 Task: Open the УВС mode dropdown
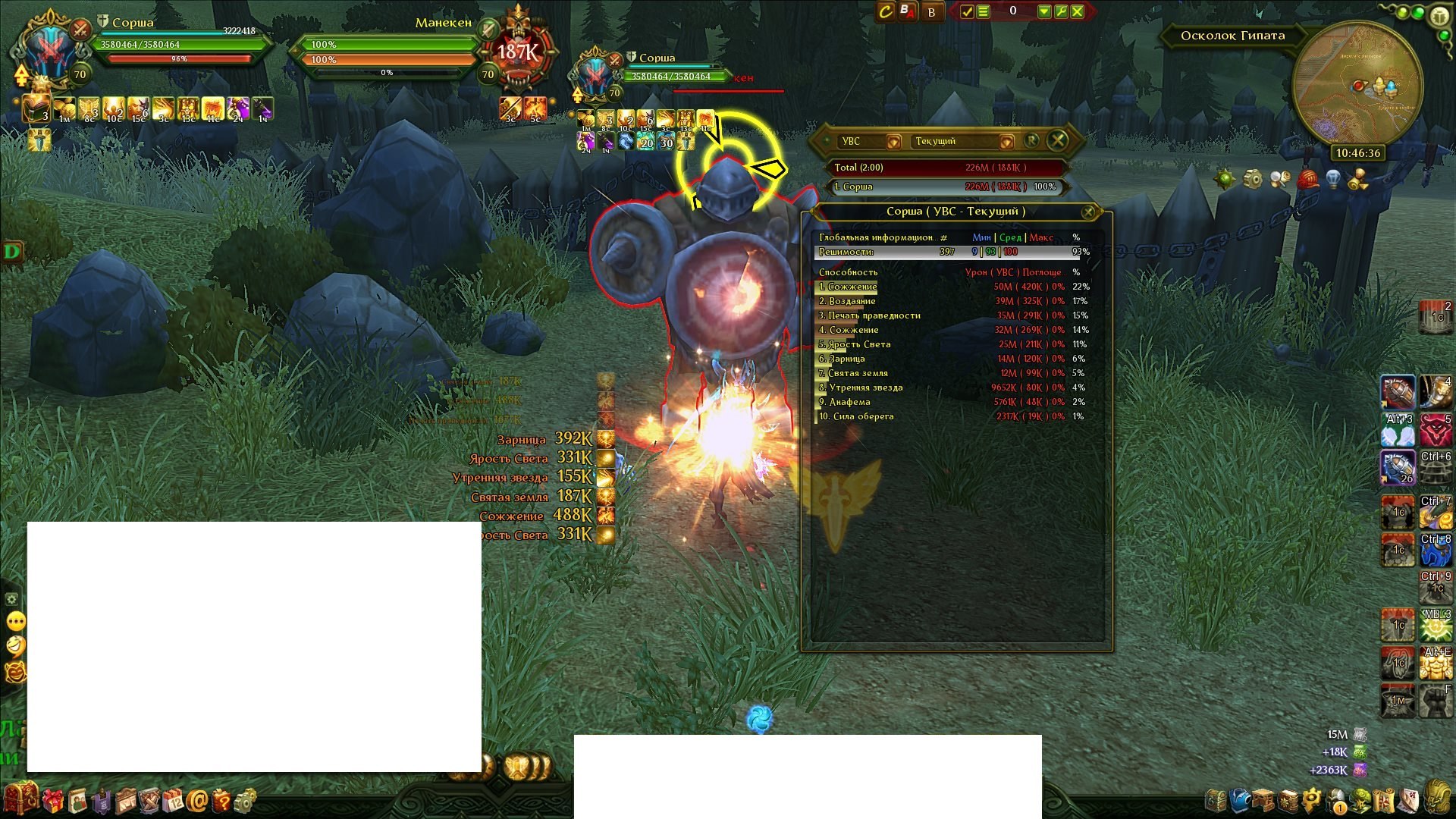[894, 142]
